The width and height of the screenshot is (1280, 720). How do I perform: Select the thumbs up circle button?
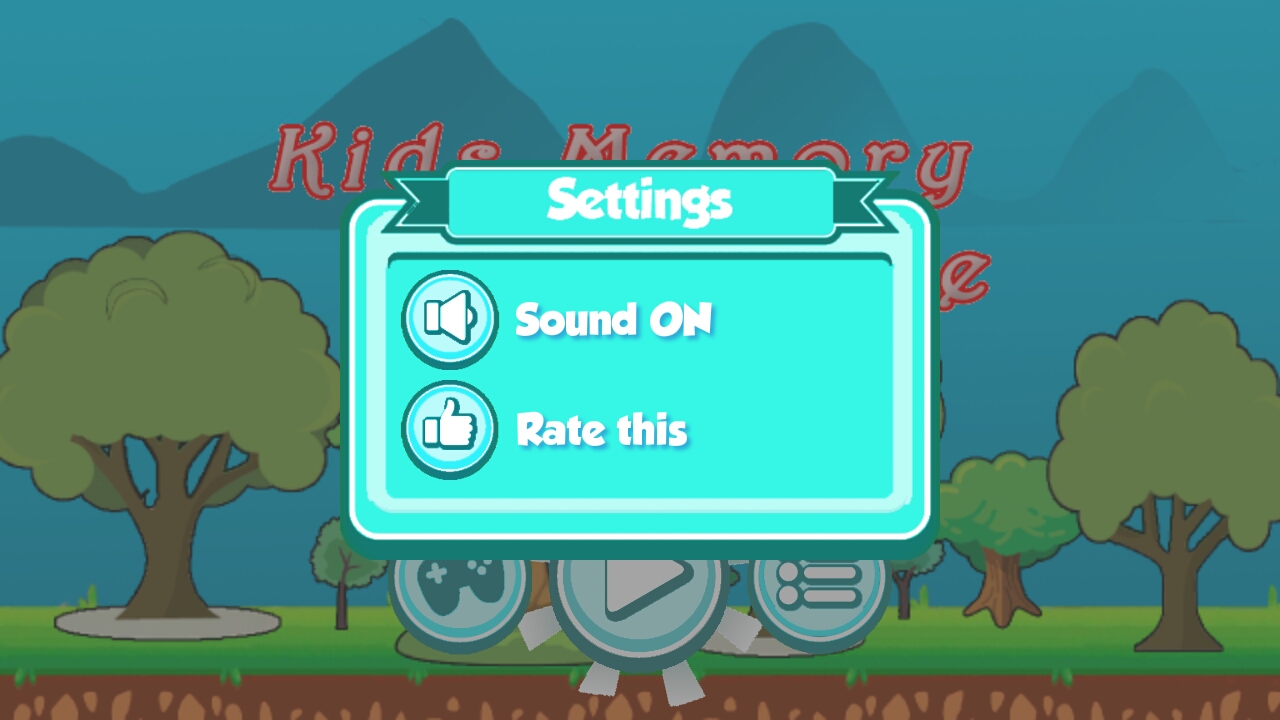pos(449,429)
